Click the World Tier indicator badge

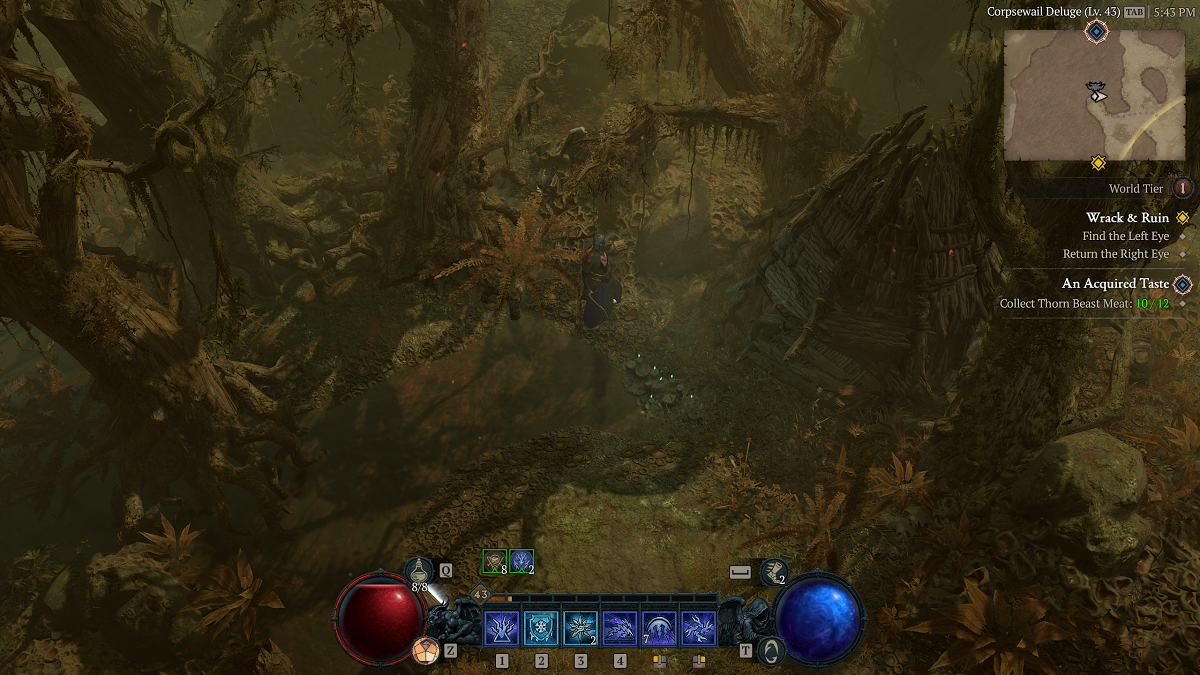pyautogui.click(x=1183, y=188)
